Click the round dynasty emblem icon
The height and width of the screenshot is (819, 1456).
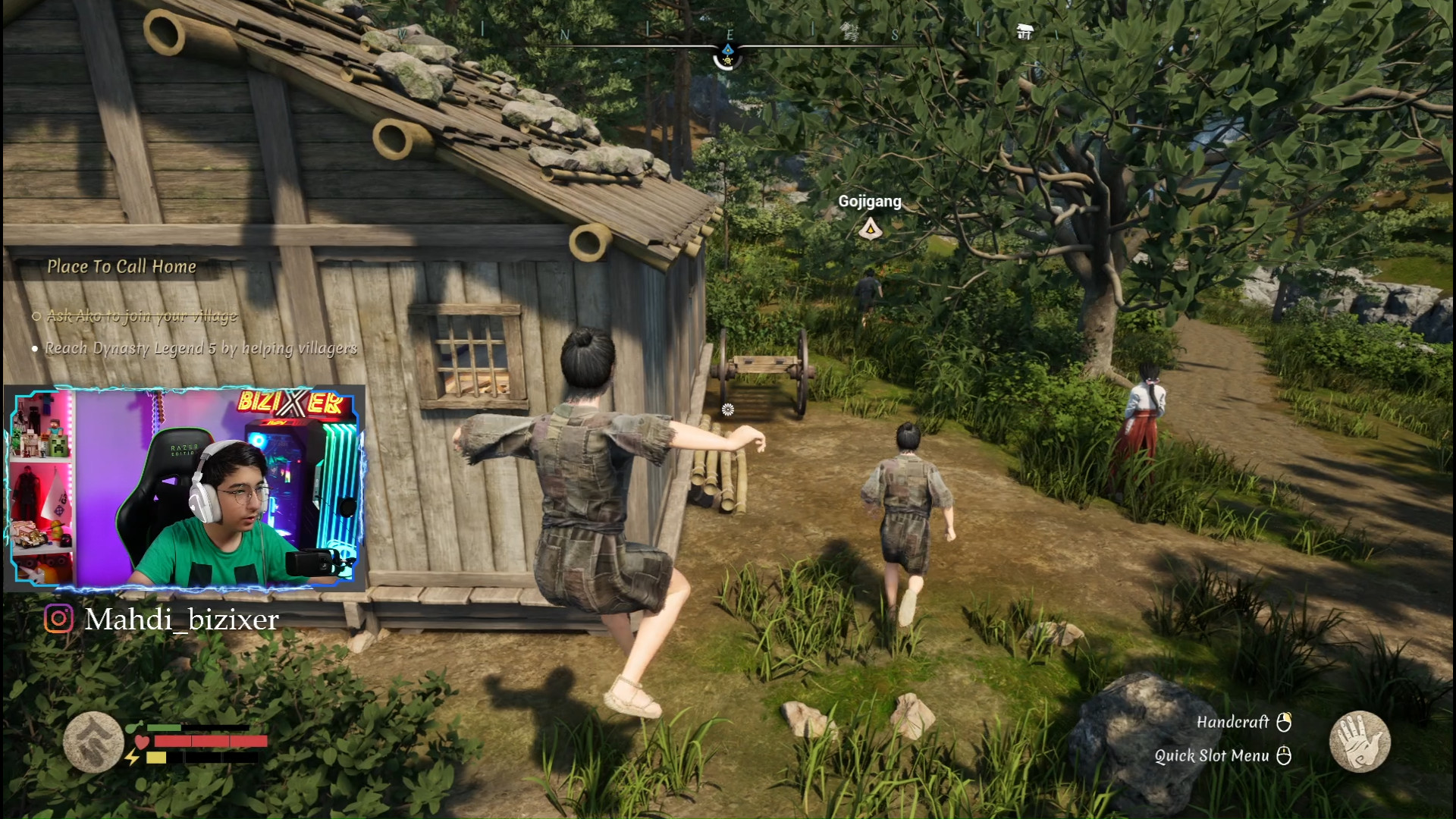93,742
